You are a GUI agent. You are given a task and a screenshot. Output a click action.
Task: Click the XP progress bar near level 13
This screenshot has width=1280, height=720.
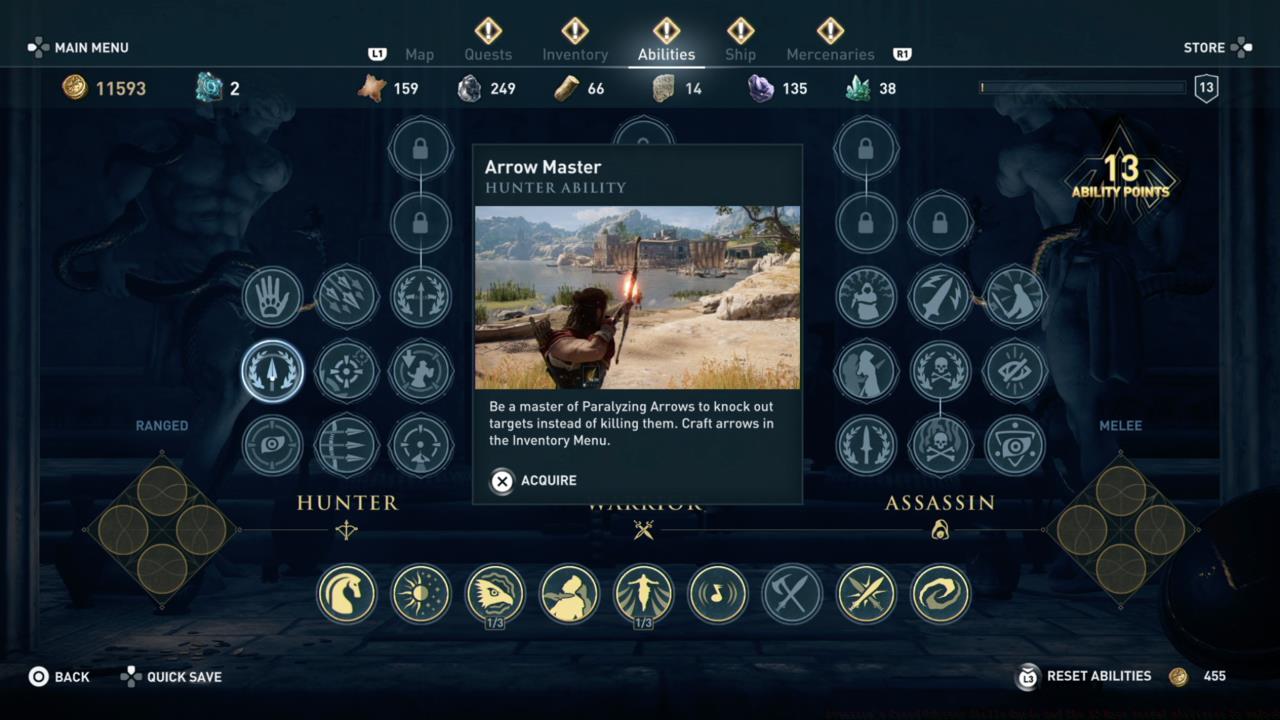click(1080, 88)
